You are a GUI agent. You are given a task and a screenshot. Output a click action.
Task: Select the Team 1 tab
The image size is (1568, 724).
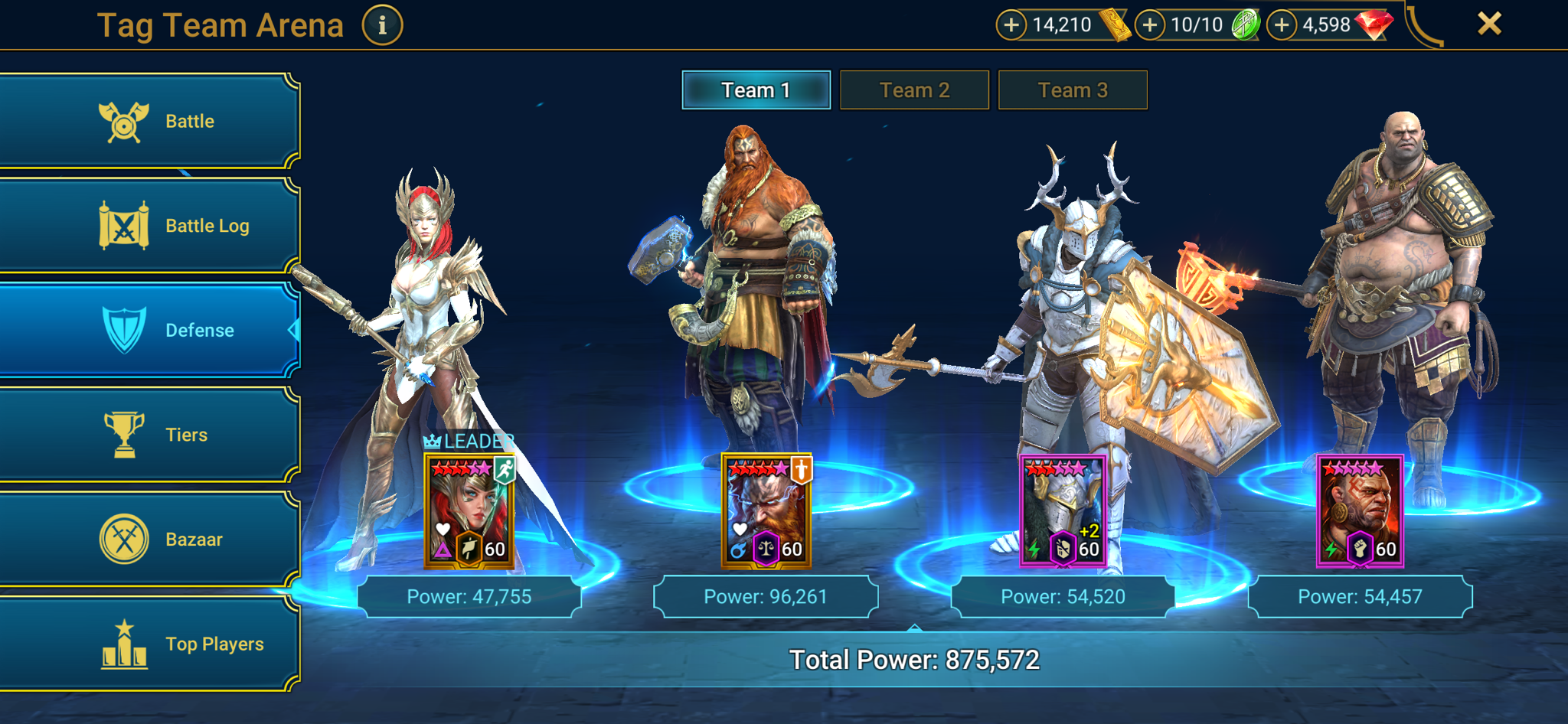pos(755,90)
